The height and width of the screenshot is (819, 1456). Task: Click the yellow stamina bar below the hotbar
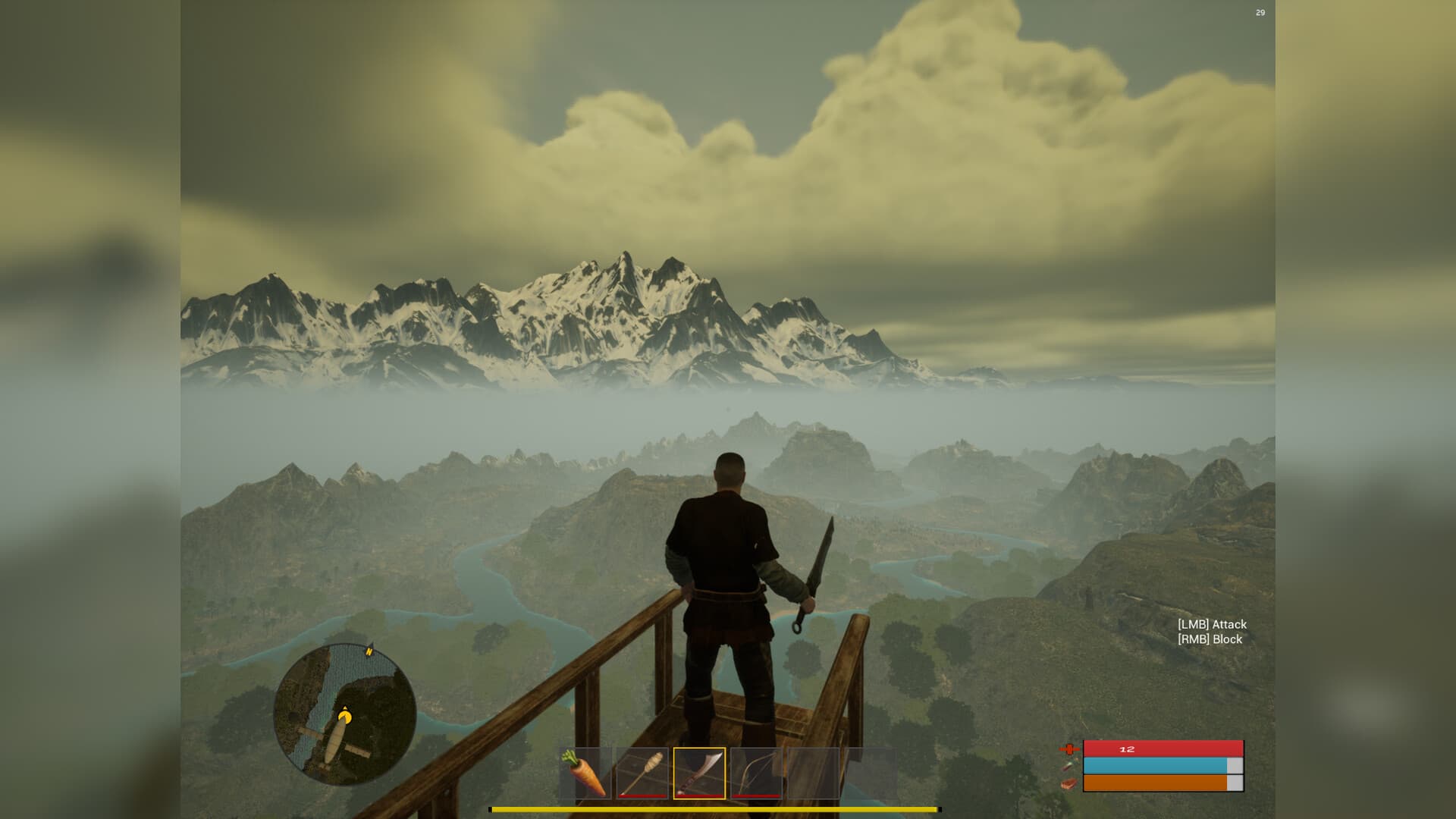[x=728, y=808]
